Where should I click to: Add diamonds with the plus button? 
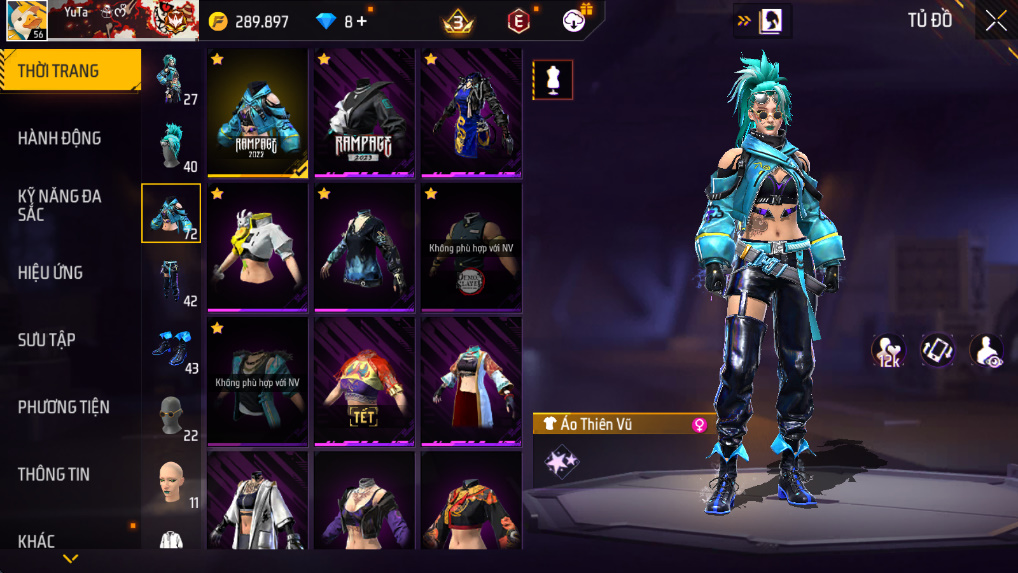361,21
